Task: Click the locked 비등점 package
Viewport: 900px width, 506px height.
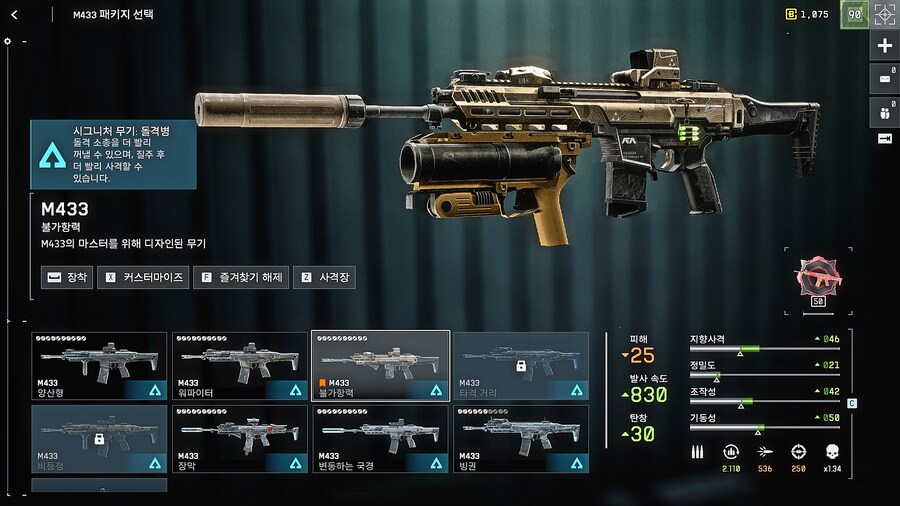Action: pyautogui.click(x=99, y=439)
